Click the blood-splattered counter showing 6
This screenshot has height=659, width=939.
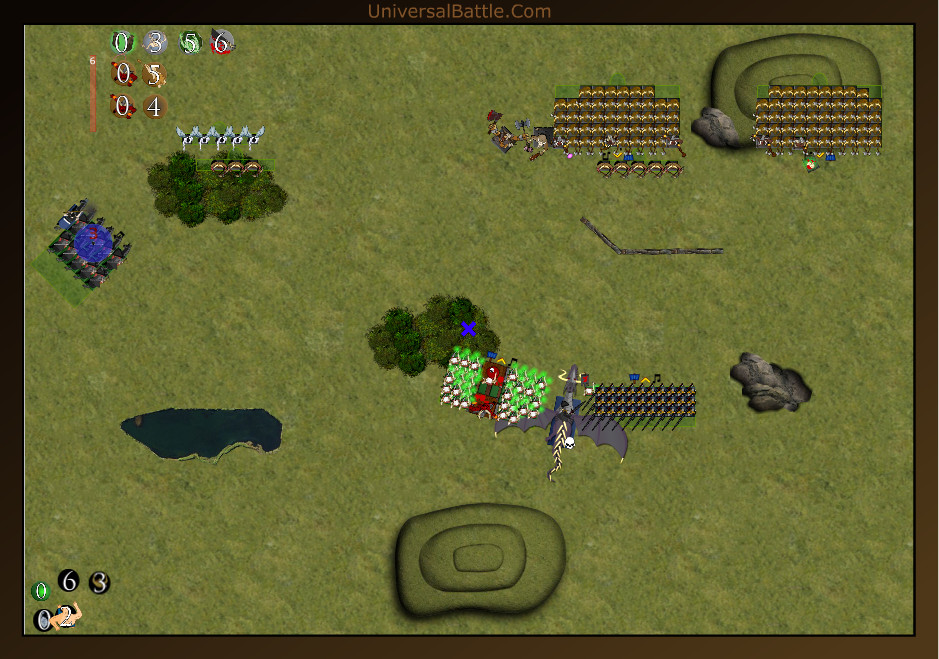(x=222, y=42)
